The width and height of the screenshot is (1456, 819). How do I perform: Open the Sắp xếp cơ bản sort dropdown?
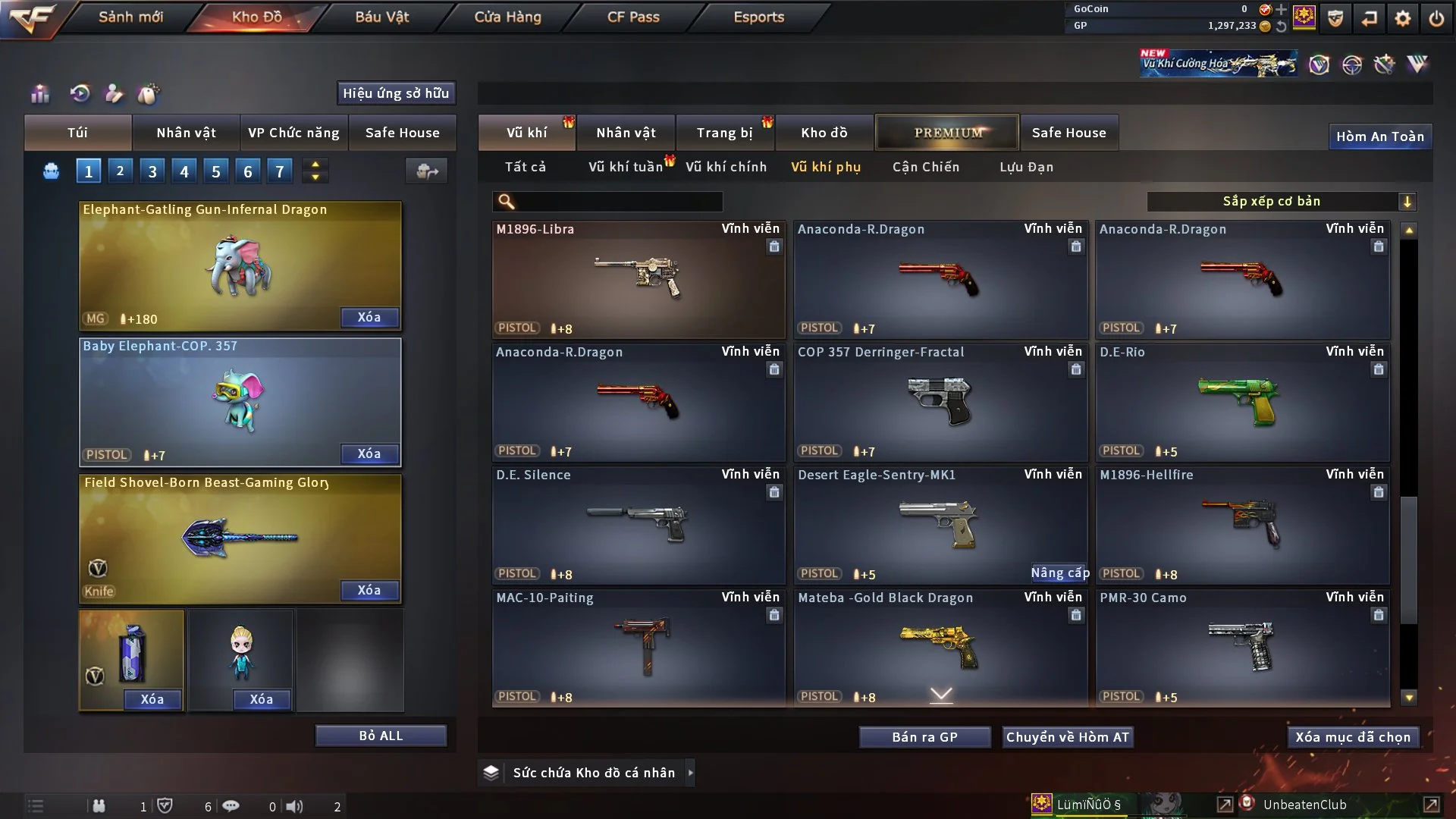coord(1281,201)
